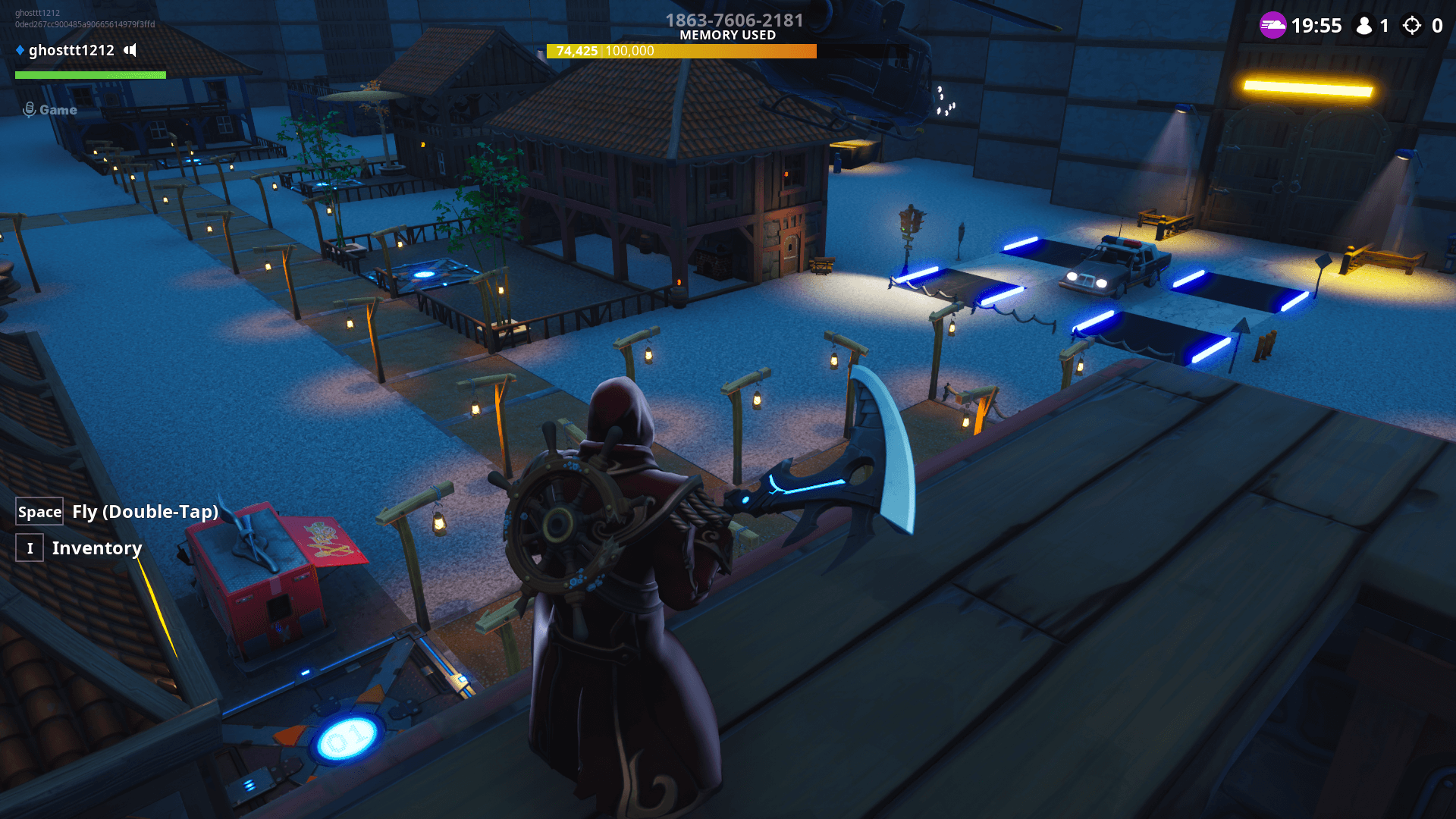Click the purple storm cloud icon

1273,25
